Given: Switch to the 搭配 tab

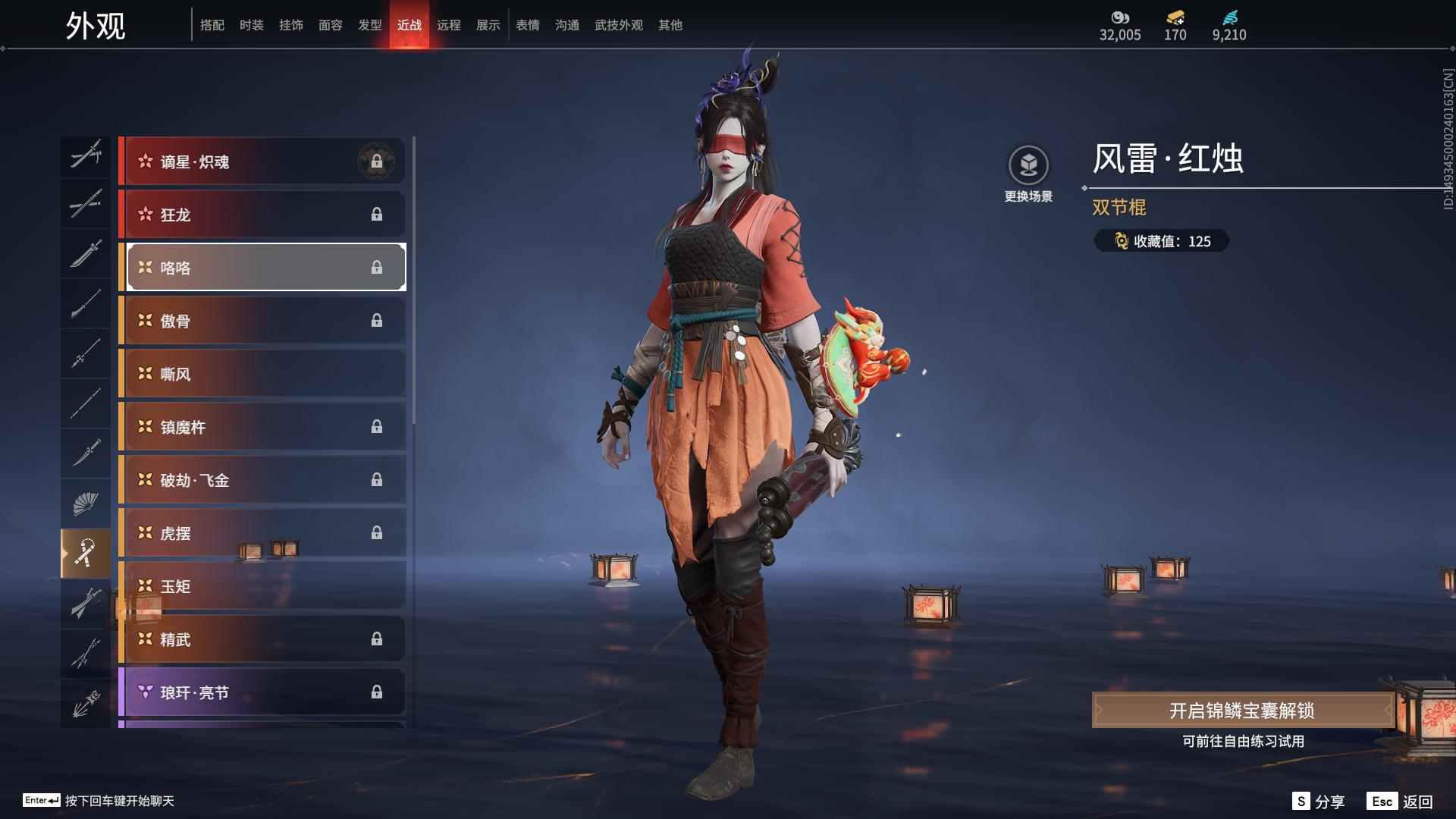Looking at the screenshot, I should click(x=212, y=25).
